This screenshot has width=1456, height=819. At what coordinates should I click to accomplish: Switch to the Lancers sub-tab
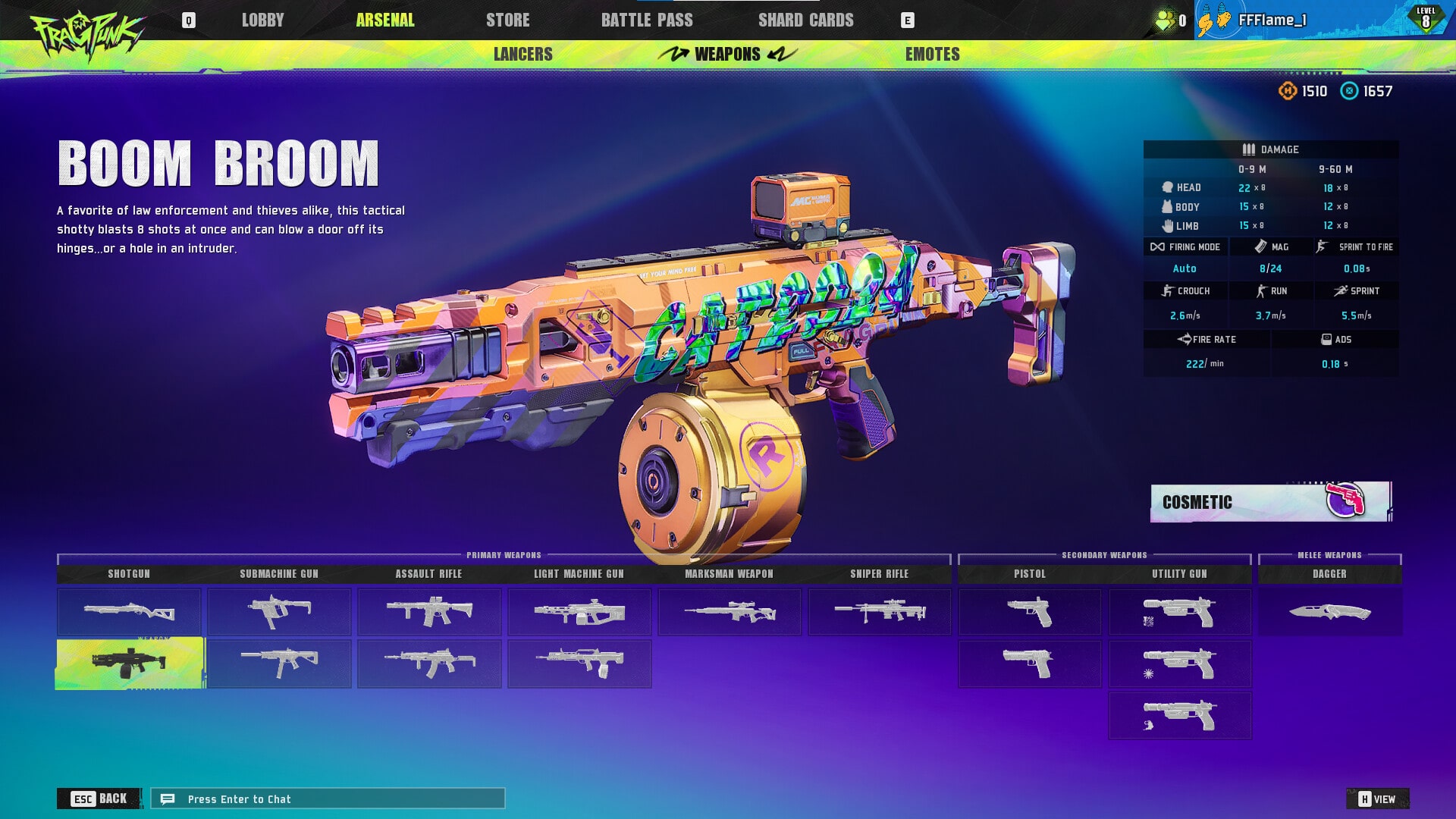[x=522, y=55]
